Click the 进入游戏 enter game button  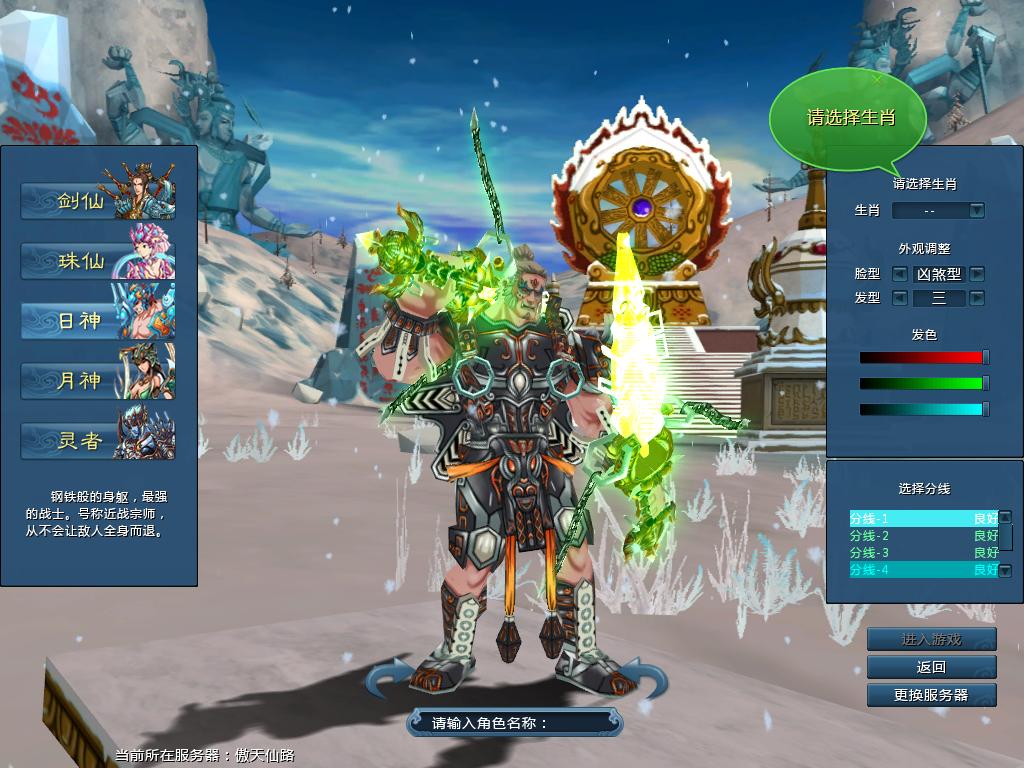point(931,640)
